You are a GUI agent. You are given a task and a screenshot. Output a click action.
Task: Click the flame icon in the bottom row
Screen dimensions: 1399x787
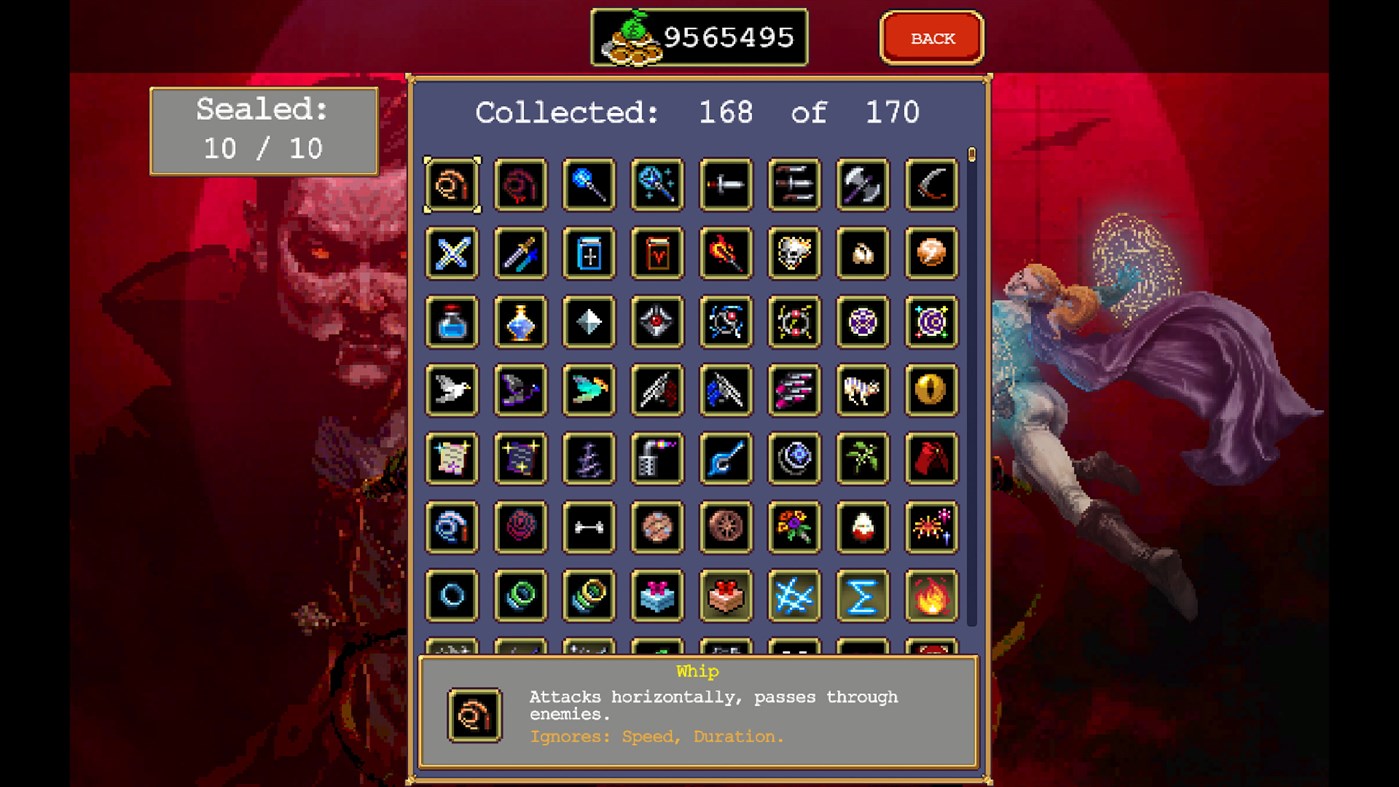(931, 596)
